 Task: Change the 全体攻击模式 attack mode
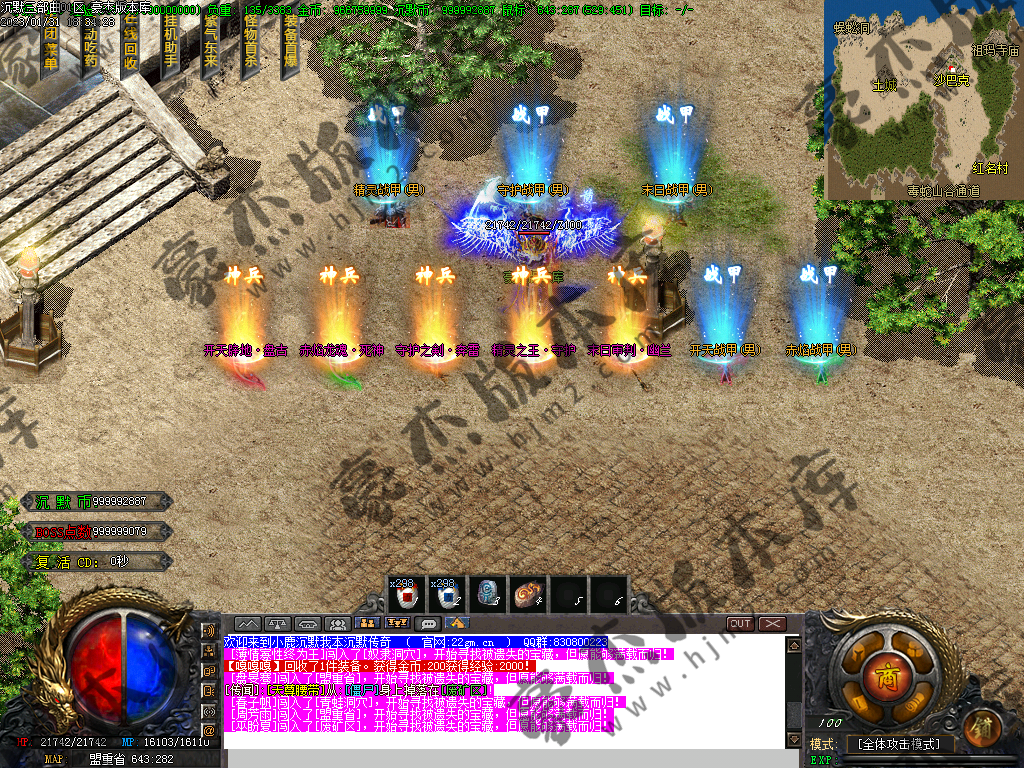pos(900,745)
